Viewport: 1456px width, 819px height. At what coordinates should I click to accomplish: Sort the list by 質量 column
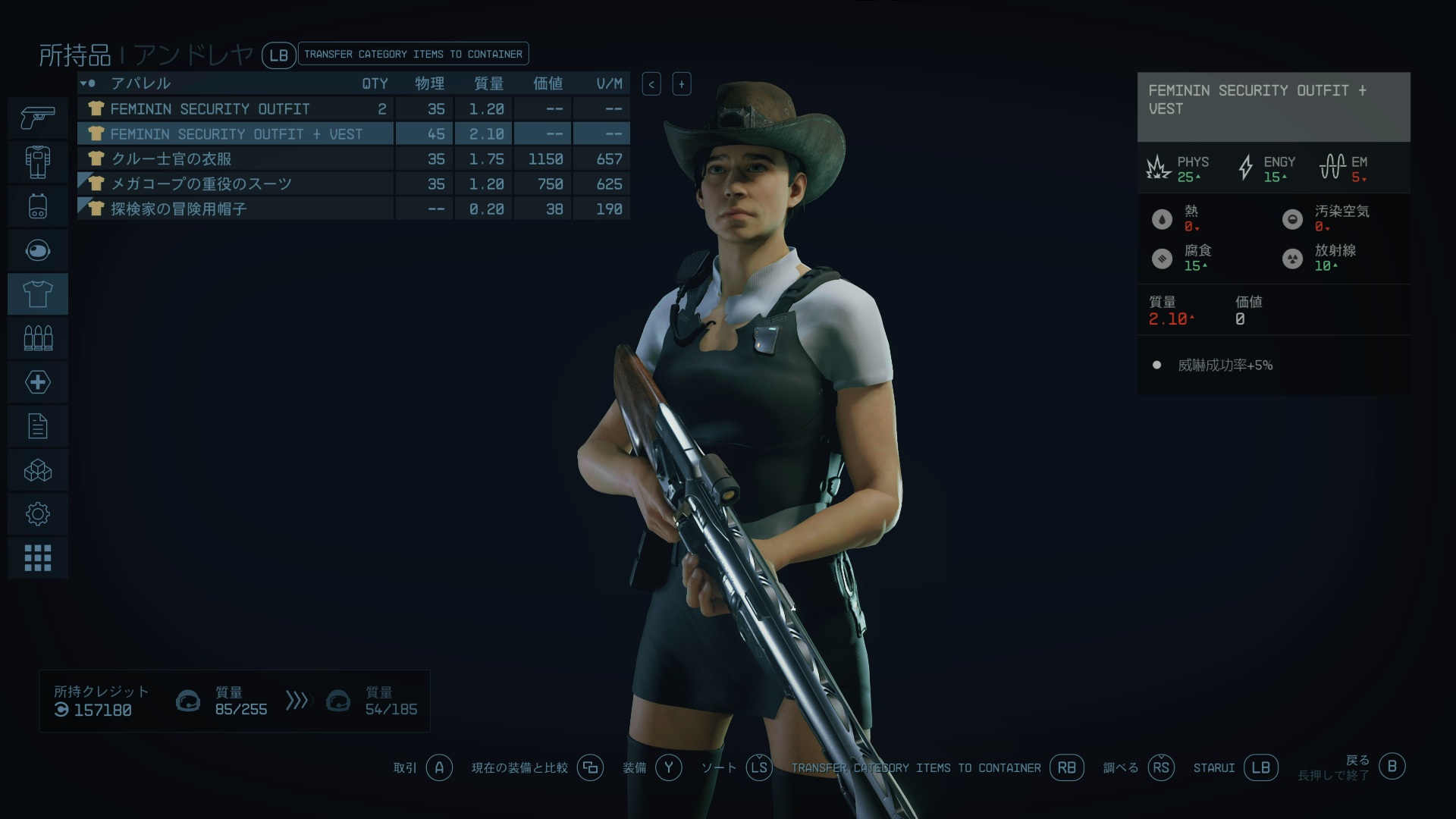pos(488,83)
